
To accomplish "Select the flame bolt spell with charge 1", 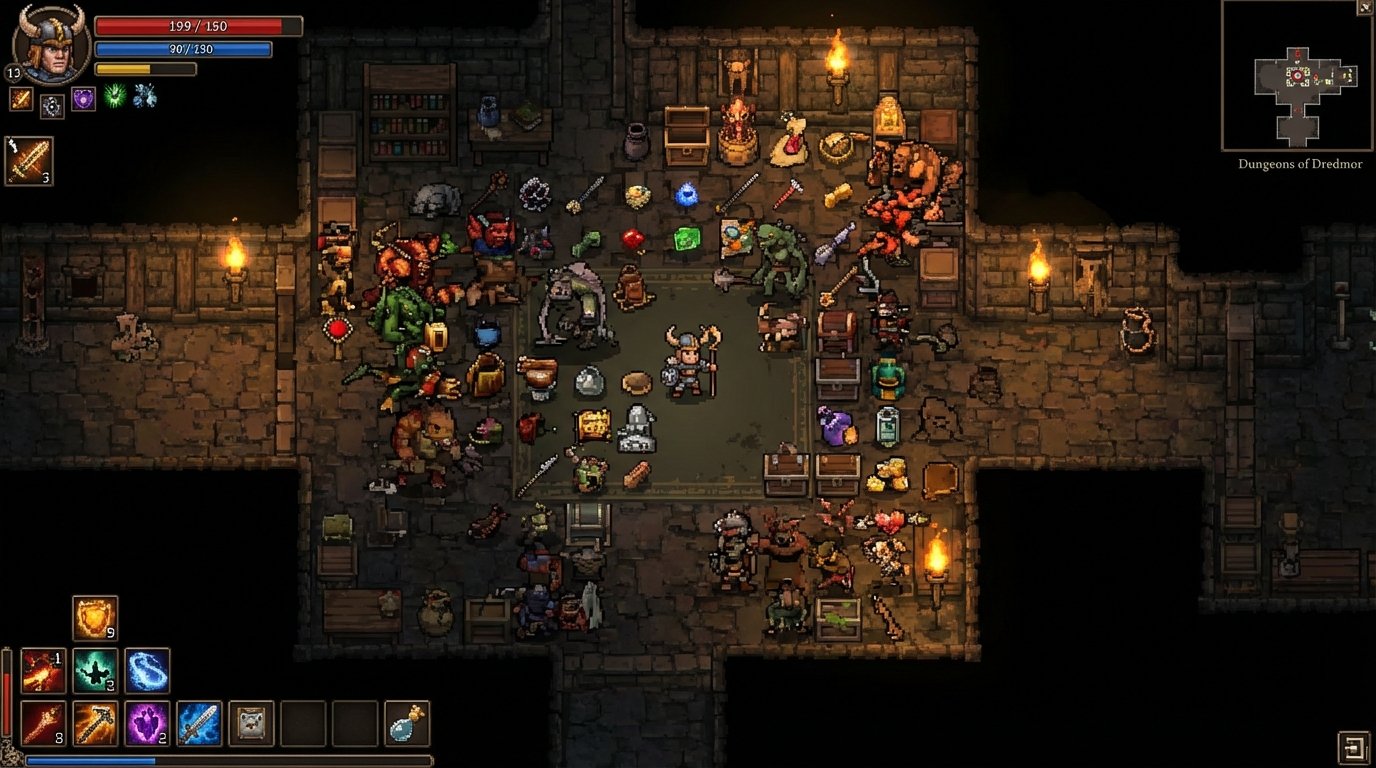I will (43, 670).
